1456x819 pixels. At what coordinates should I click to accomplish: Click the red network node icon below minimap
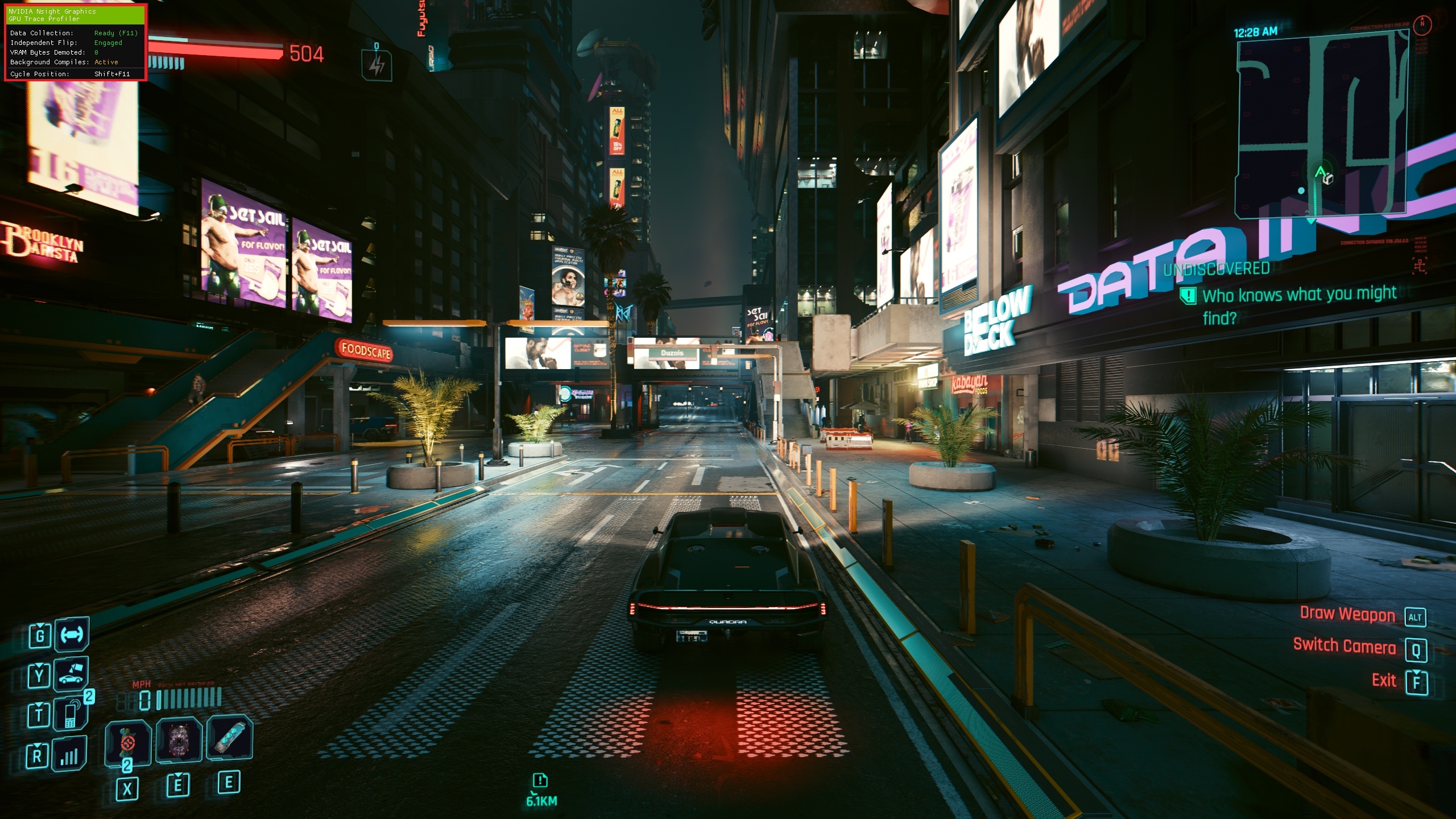(x=1420, y=265)
